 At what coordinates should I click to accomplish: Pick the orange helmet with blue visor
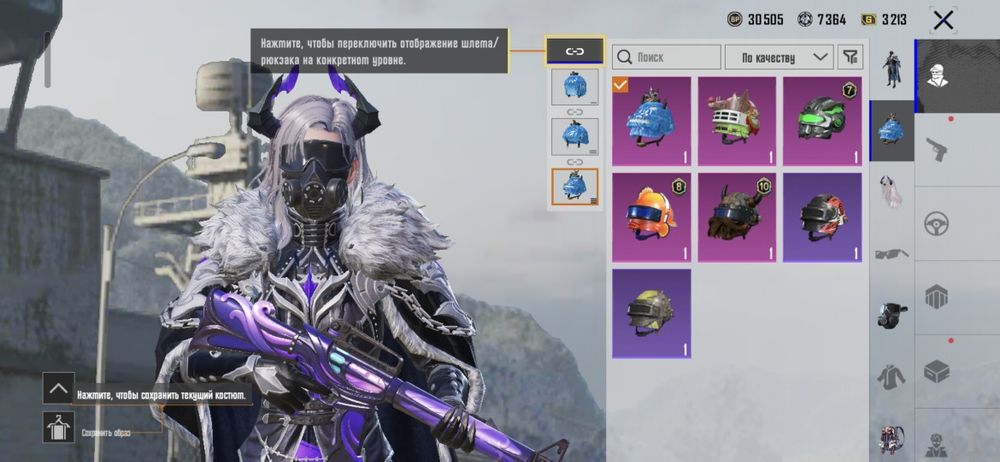click(x=651, y=217)
